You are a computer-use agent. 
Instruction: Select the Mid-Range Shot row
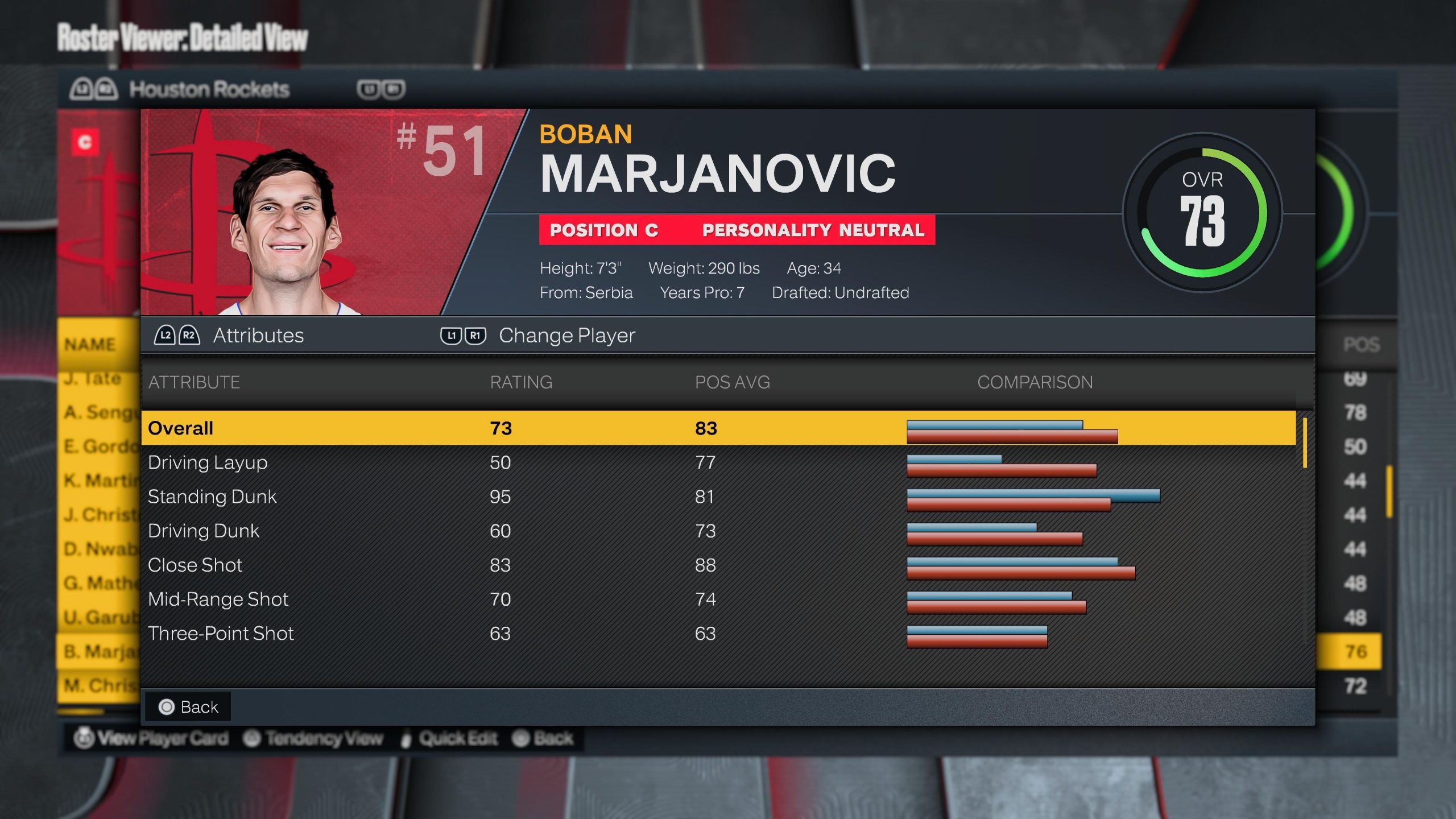pos(718,599)
